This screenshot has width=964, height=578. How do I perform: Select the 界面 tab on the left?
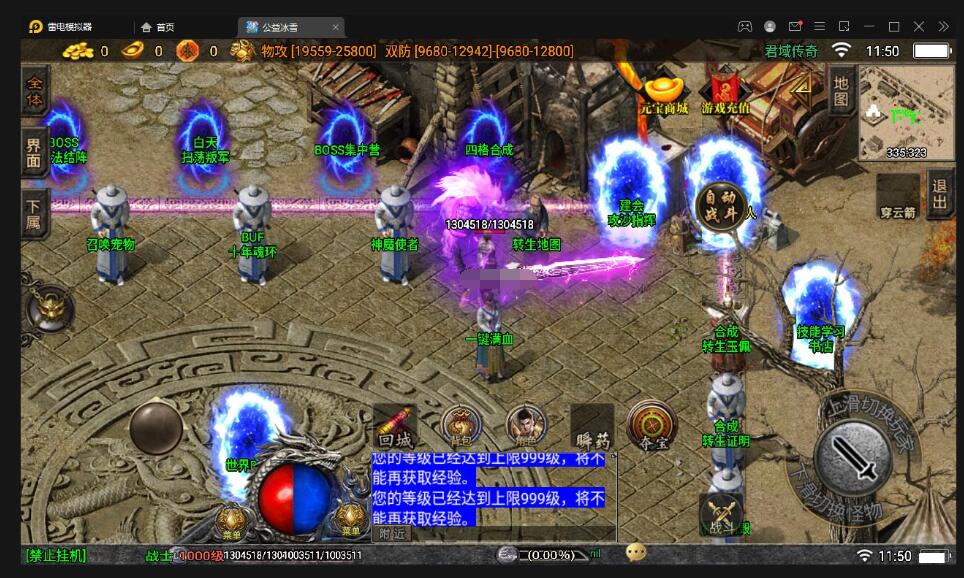36,152
